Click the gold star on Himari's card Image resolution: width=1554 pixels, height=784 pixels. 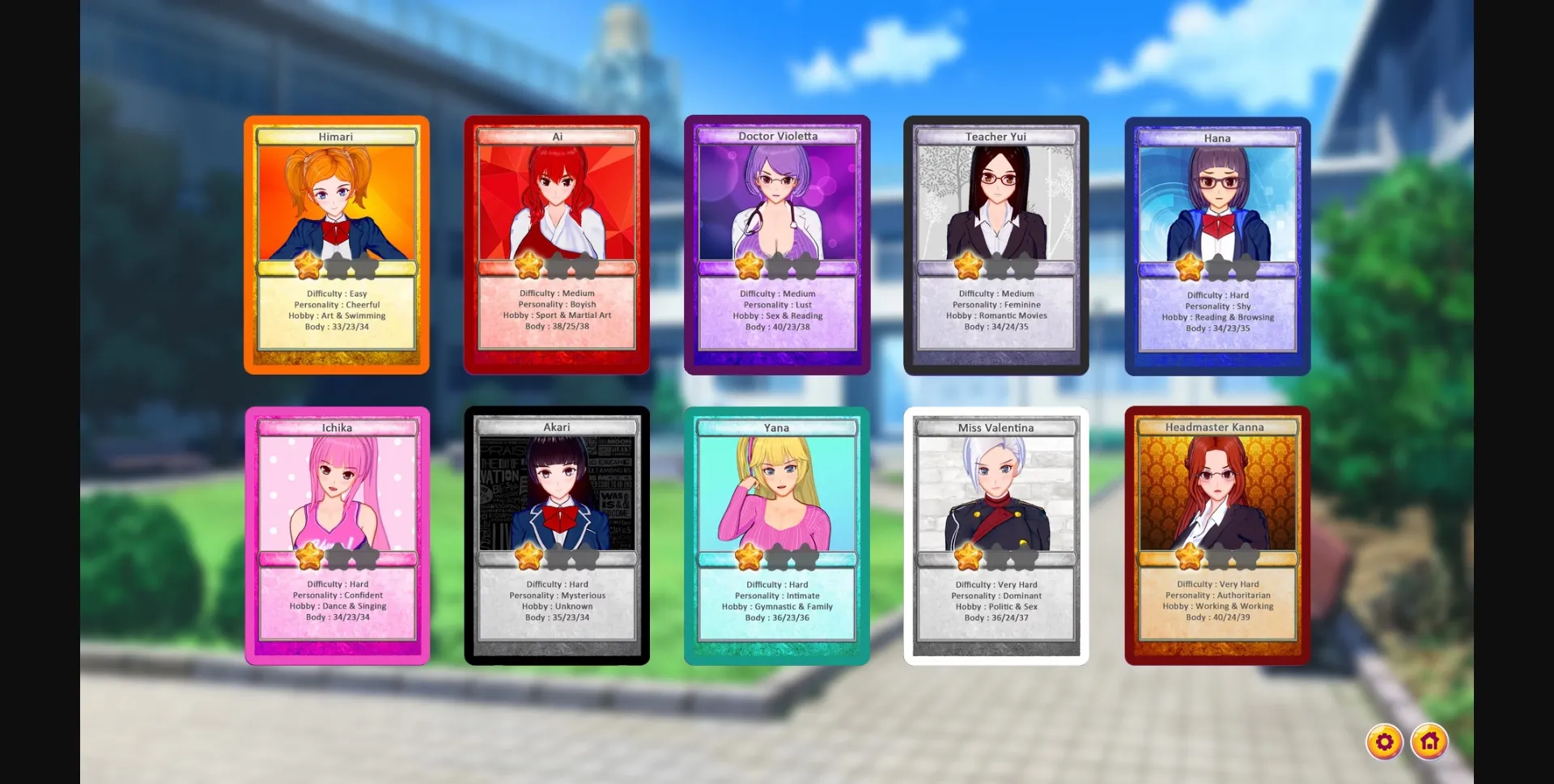pos(308,265)
